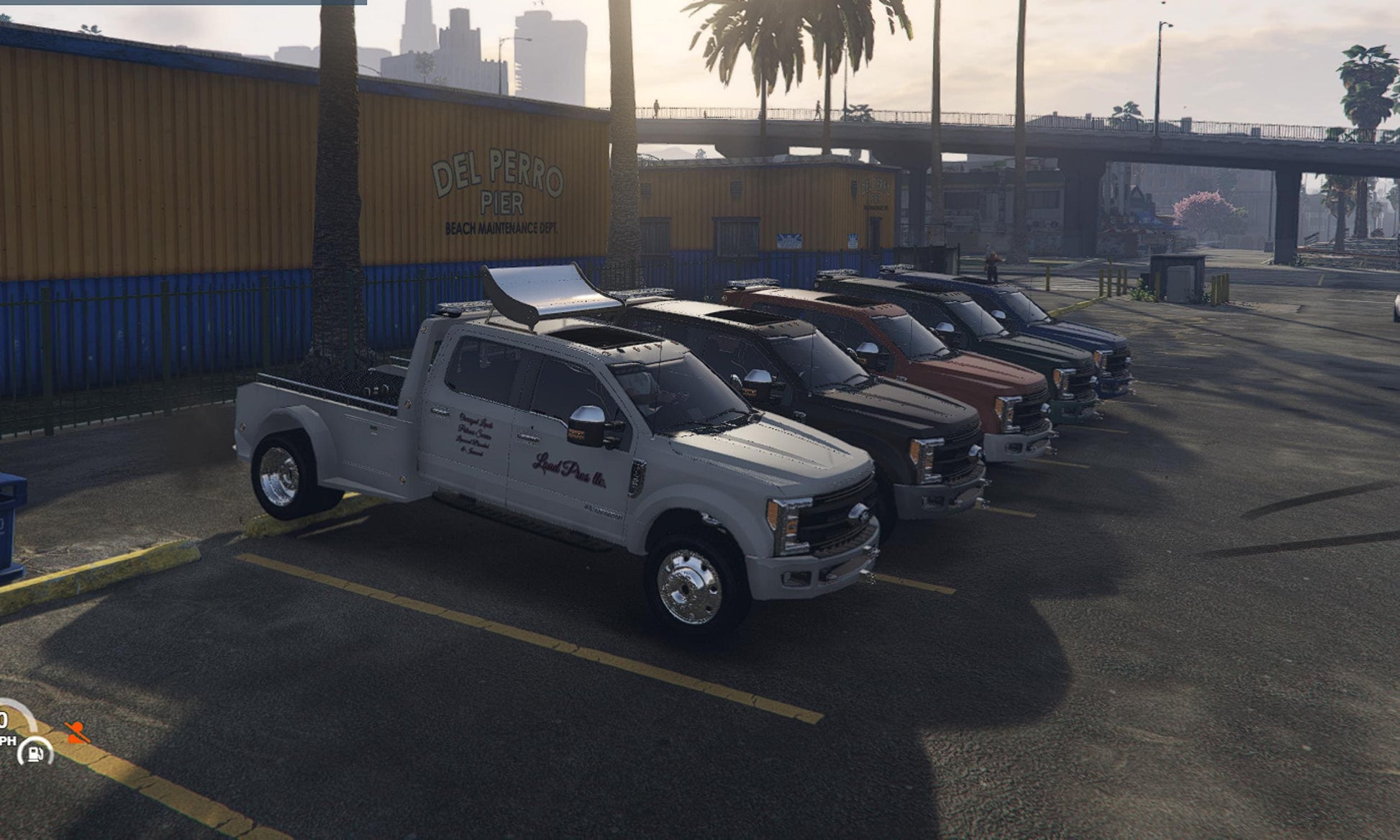This screenshot has width=1400, height=840.
Task: Click the orange seatbelt warning icon
Action: (x=77, y=732)
